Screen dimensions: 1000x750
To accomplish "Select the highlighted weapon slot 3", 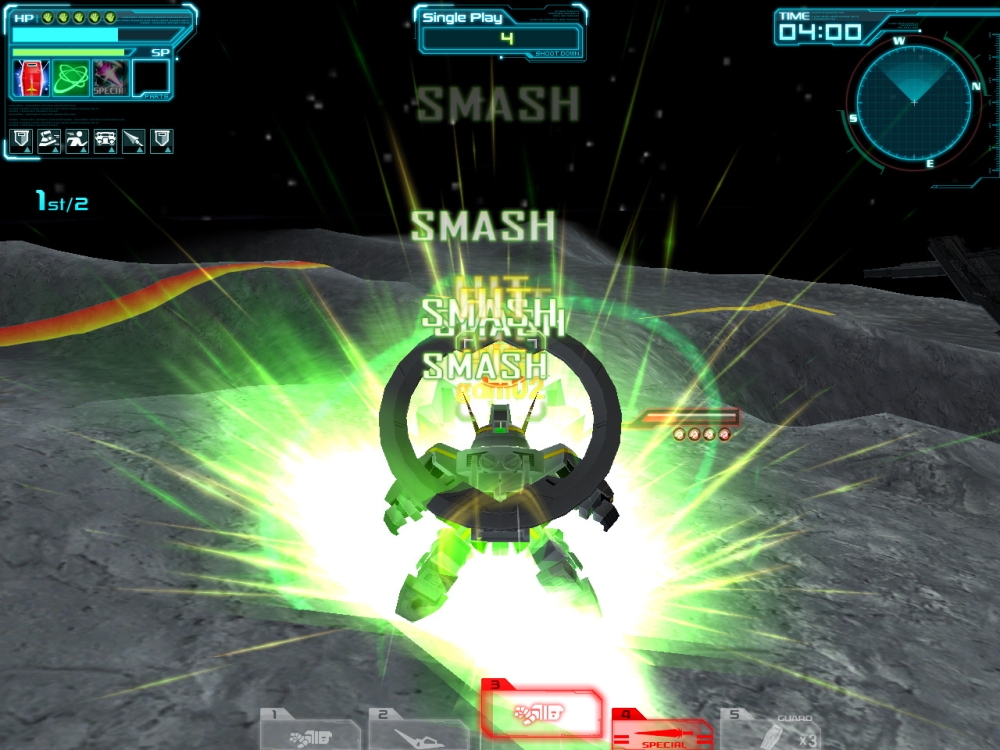I will [540, 714].
